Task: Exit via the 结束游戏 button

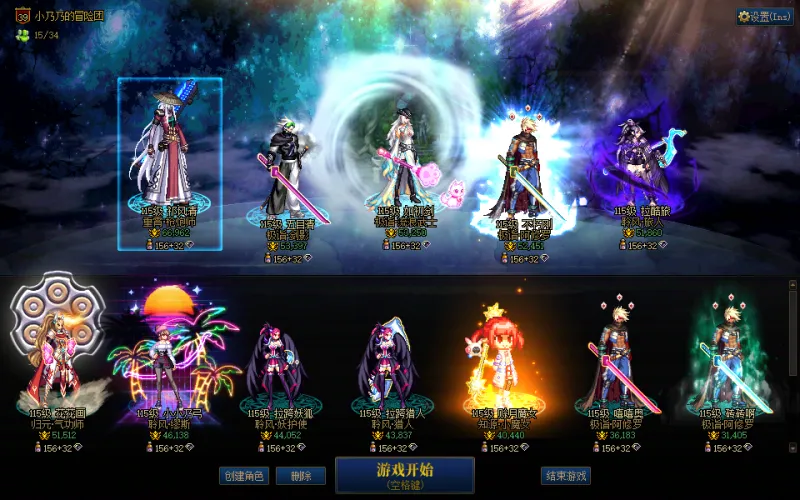Action: 565,476
